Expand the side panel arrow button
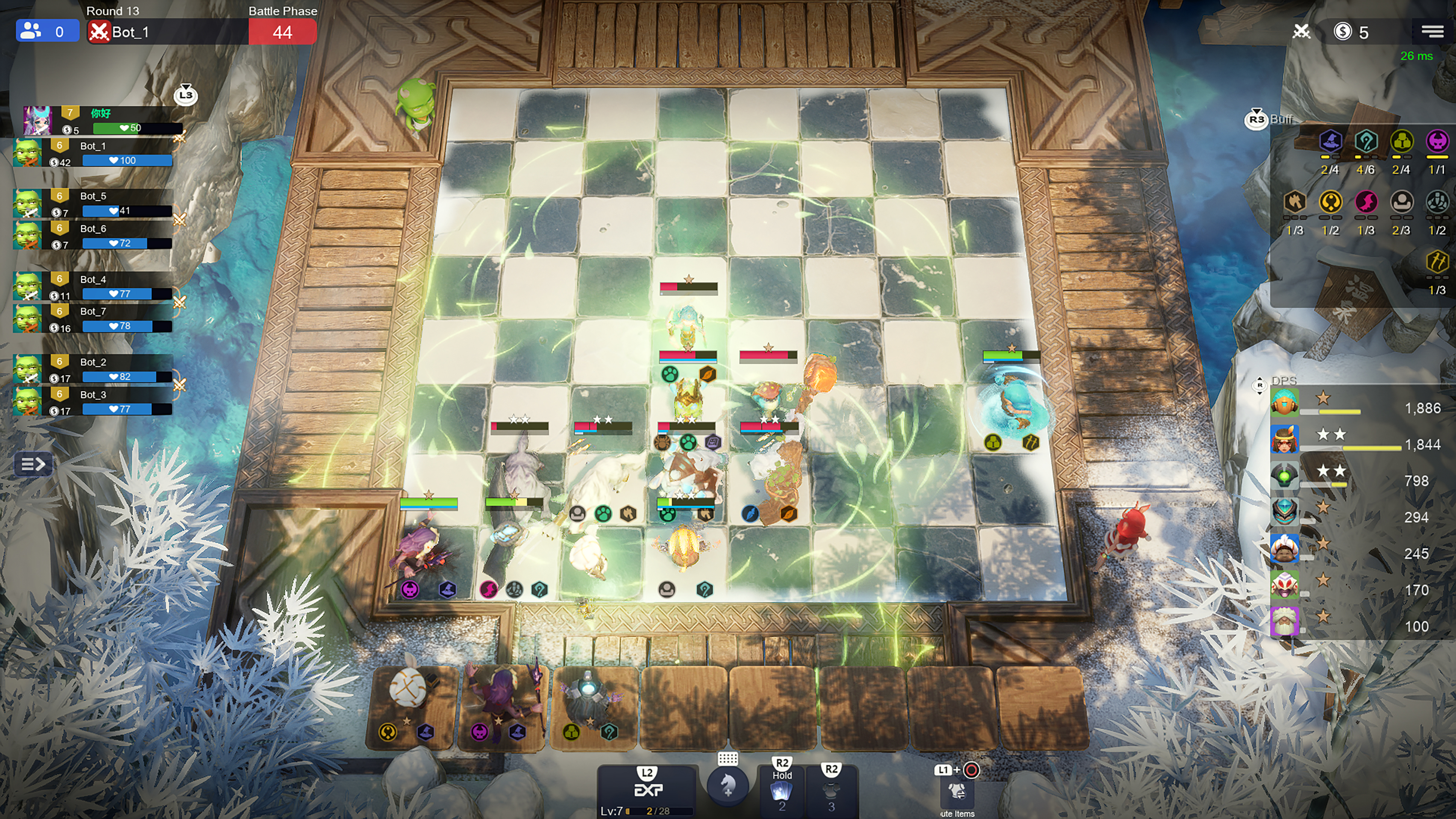Screen dimensions: 1456x819 tap(33, 464)
